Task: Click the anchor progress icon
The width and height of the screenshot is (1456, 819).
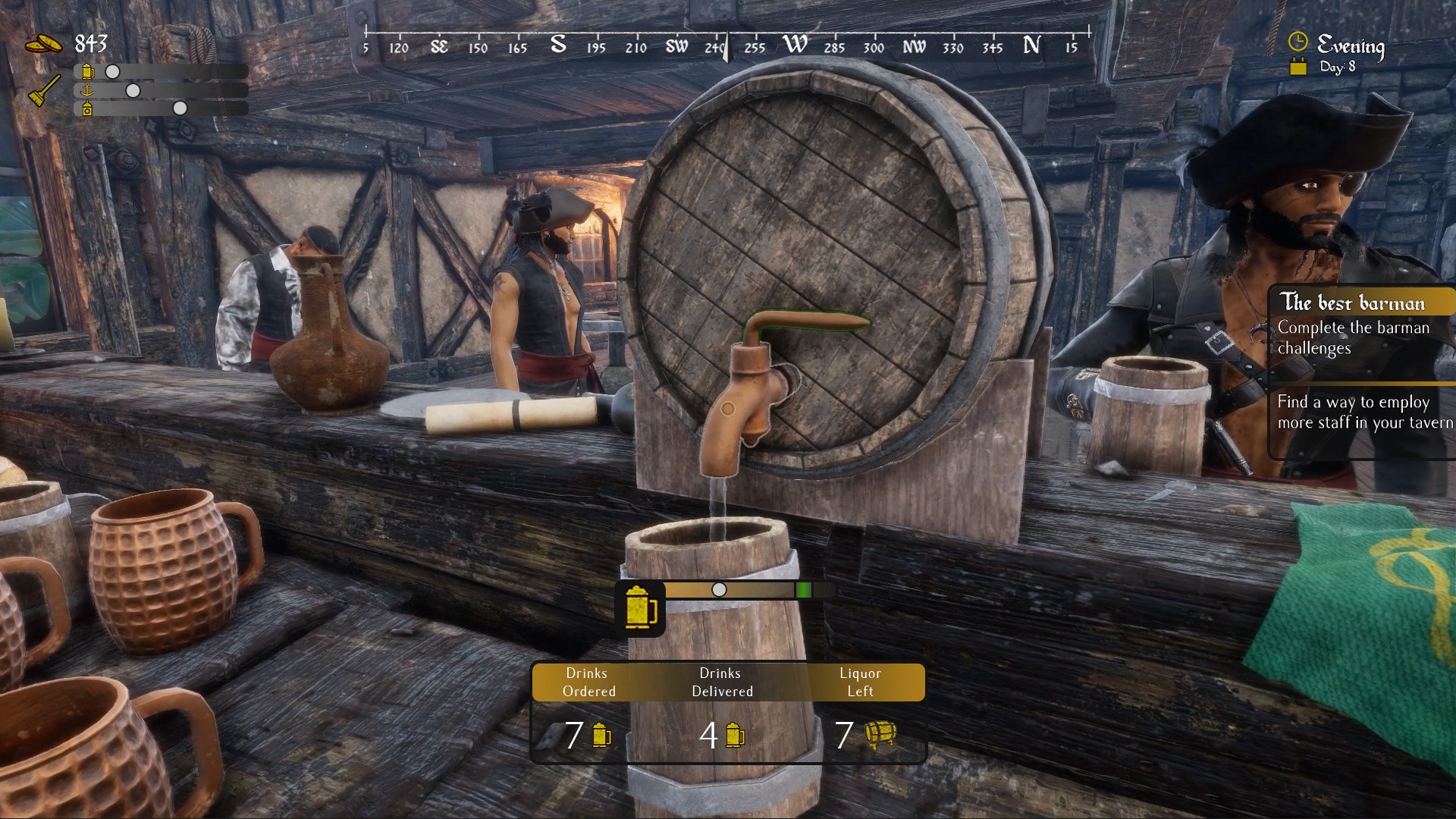Action: (x=88, y=90)
